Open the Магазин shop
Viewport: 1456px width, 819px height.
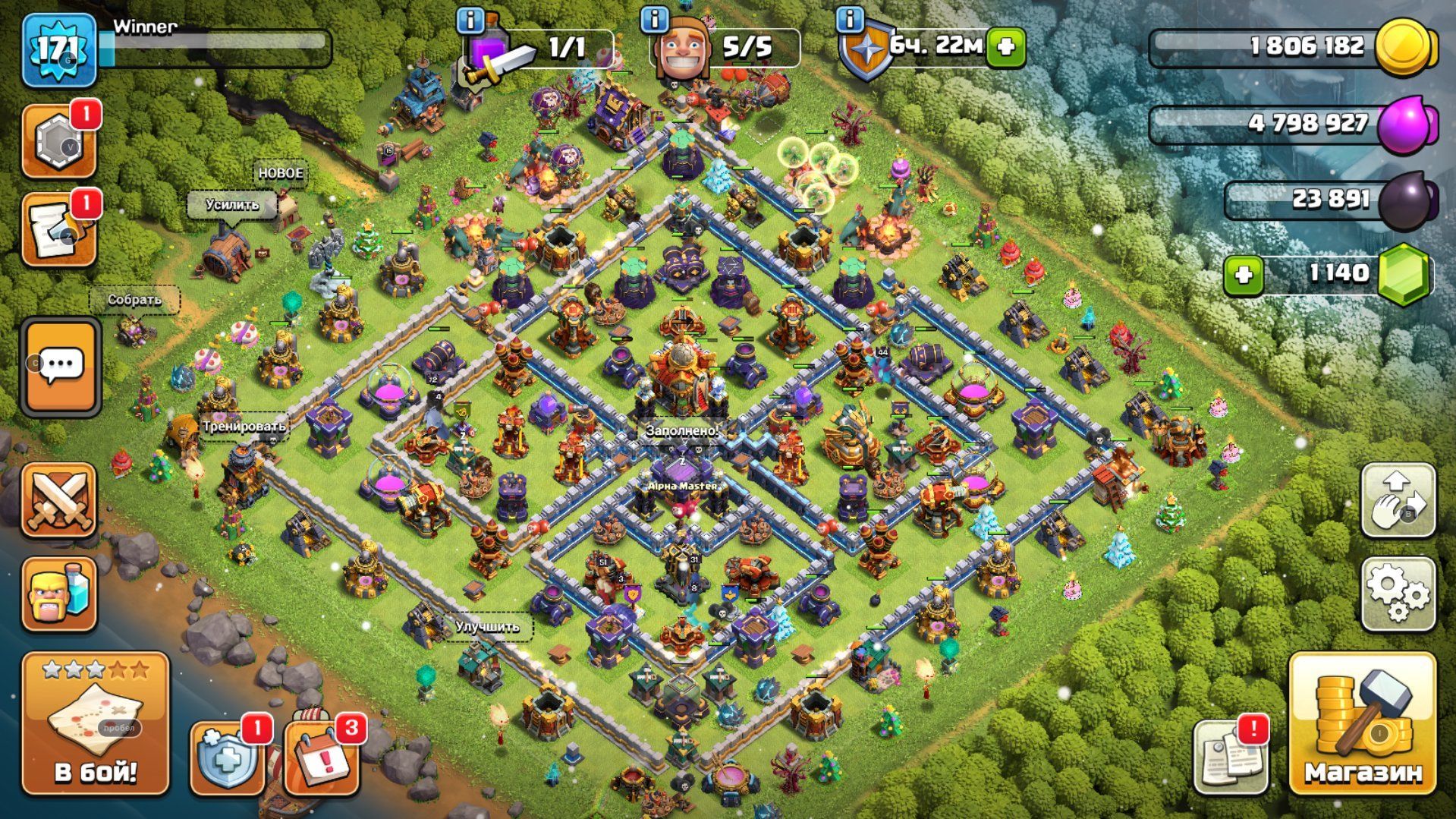[x=1363, y=723]
